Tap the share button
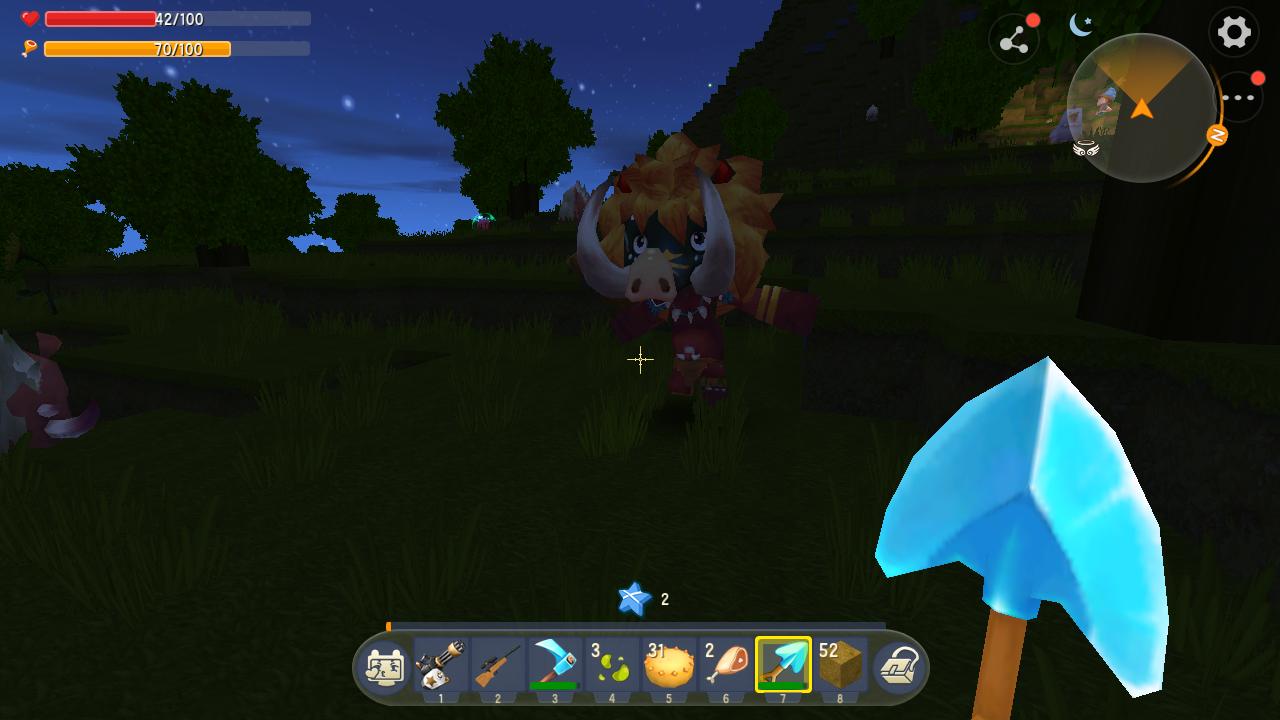The image size is (1280, 720). pos(1013,40)
